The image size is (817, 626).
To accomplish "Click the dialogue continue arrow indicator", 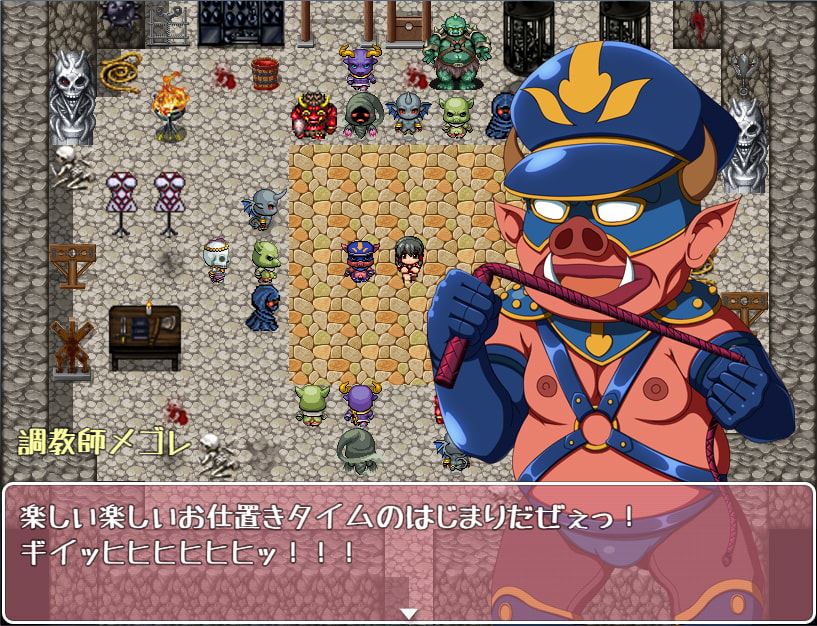I will (408, 613).
